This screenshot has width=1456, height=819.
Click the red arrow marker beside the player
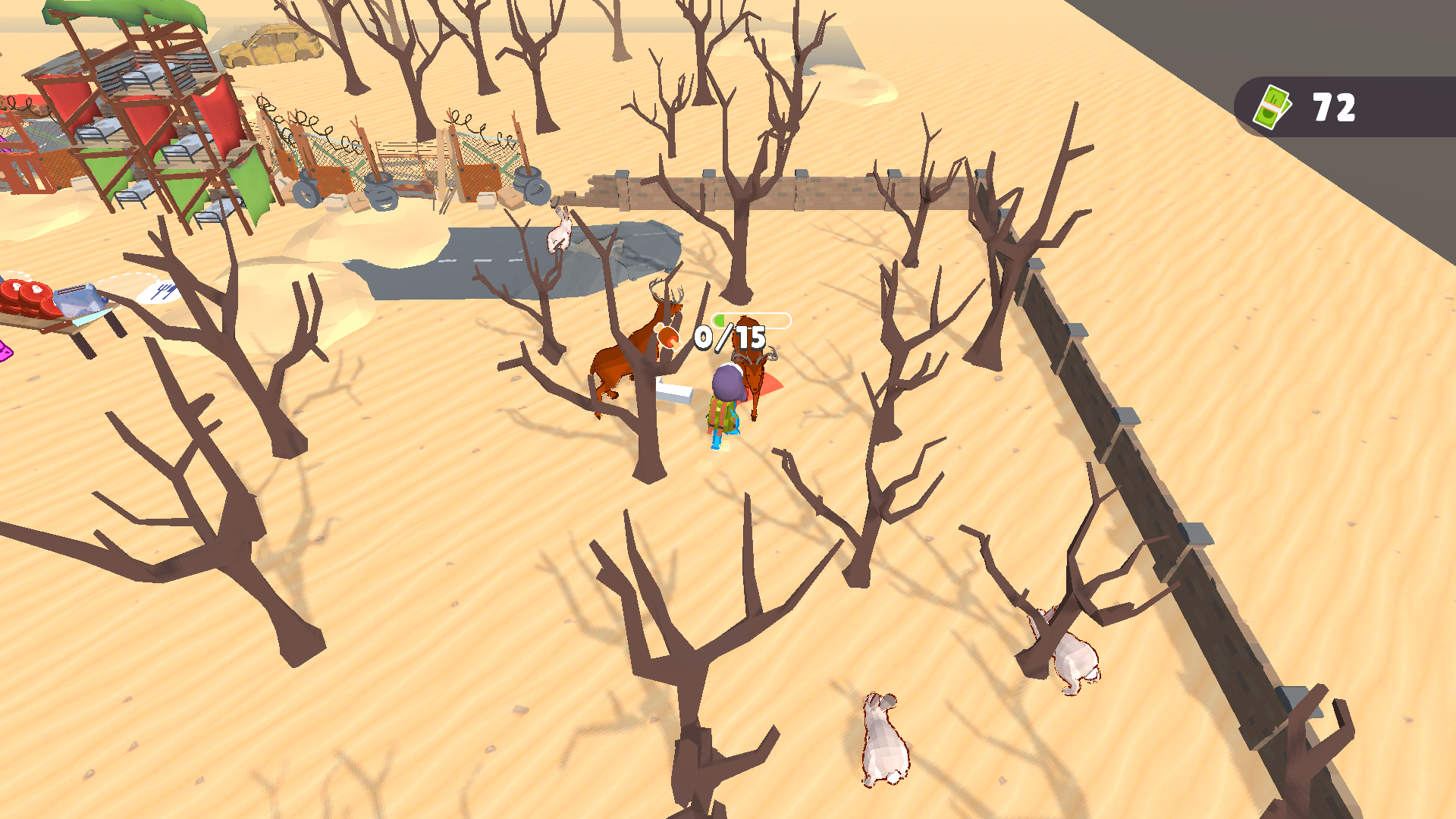pyautogui.click(x=768, y=384)
